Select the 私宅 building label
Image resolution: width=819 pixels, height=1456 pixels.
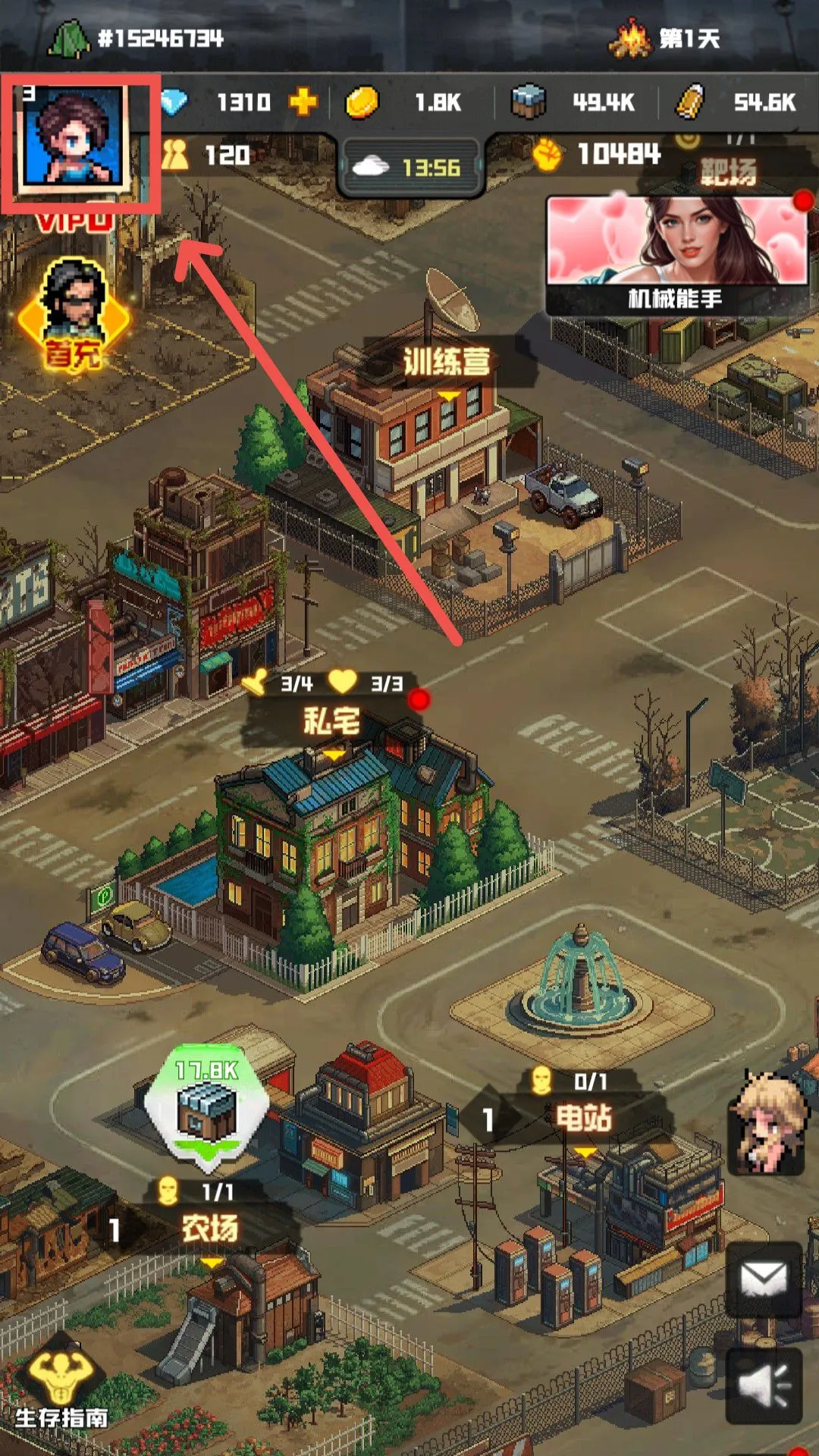click(332, 720)
